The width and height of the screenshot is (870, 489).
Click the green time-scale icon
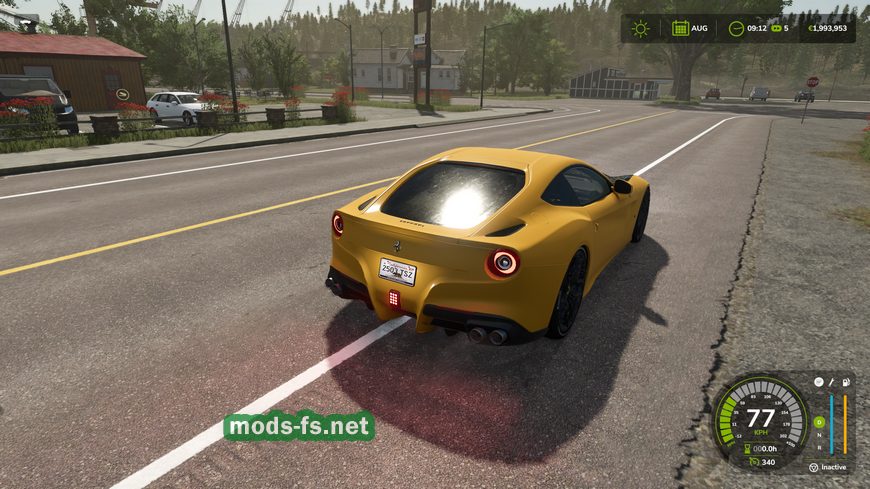coord(774,28)
